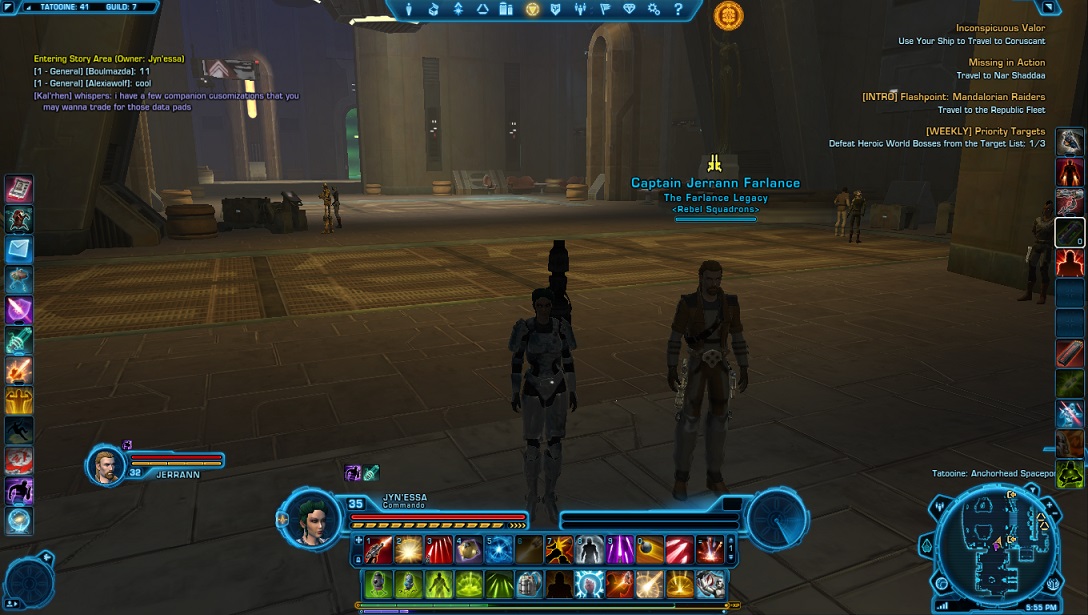Activate the rifle ability in slot 1
This screenshot has width=1088, height=615.
[378, 549]
